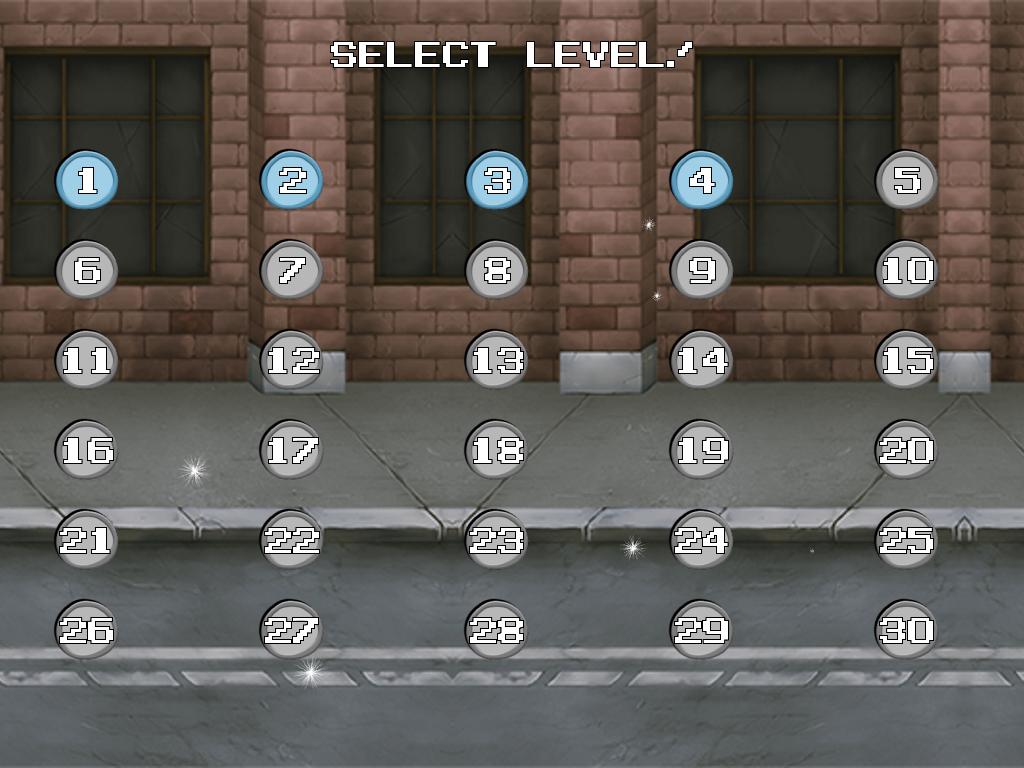The width and height of the screenshot is (1024, 768).
Task: Pick unlocked level 4
Action: coord(702,180)
